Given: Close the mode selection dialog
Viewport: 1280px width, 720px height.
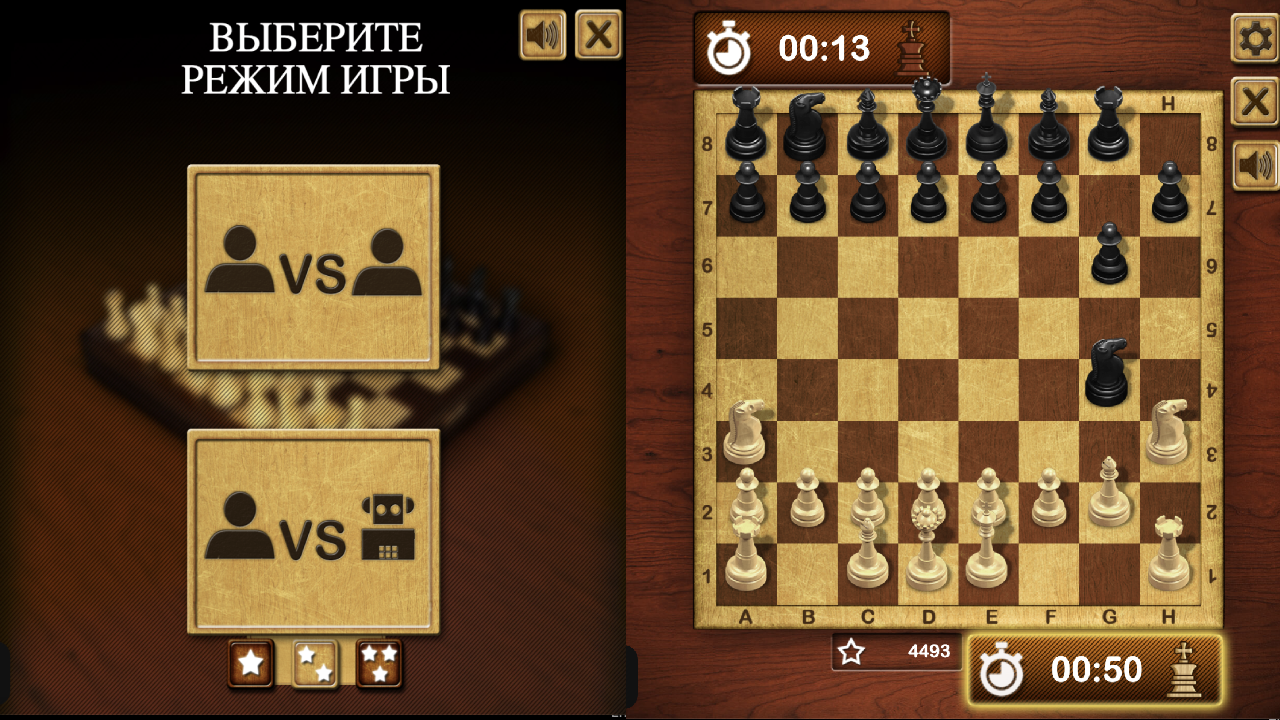Looking at the screenshot, I should [597, 35].
